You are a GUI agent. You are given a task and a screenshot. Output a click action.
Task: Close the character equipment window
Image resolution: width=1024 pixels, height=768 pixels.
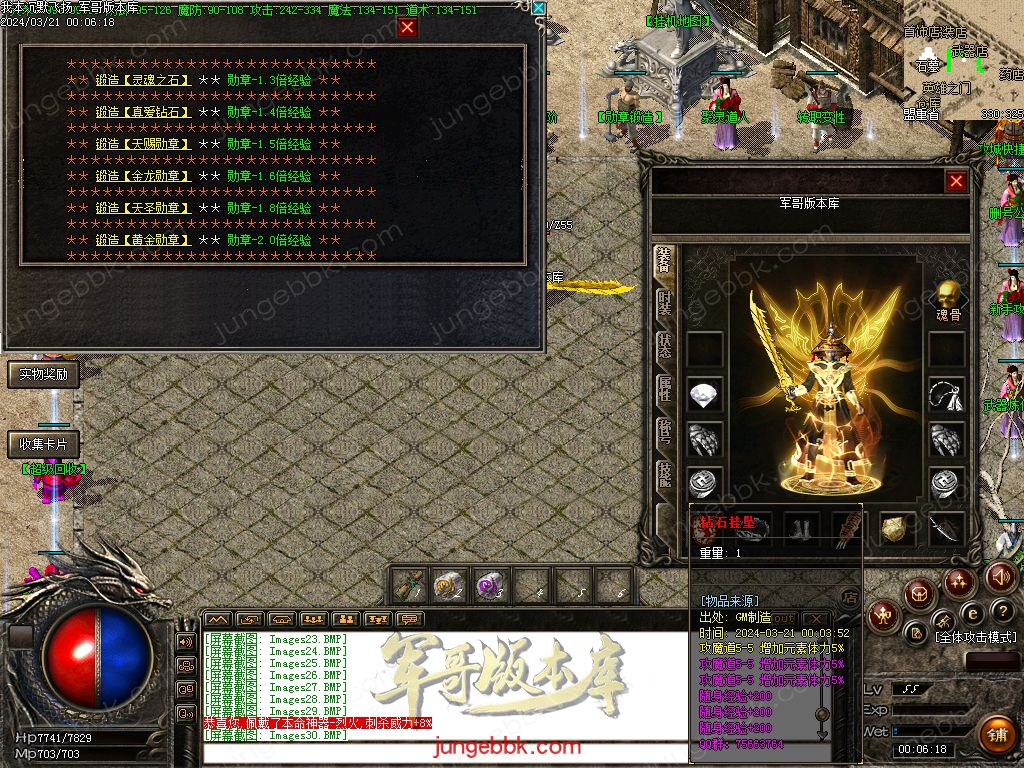coord(956,181)
